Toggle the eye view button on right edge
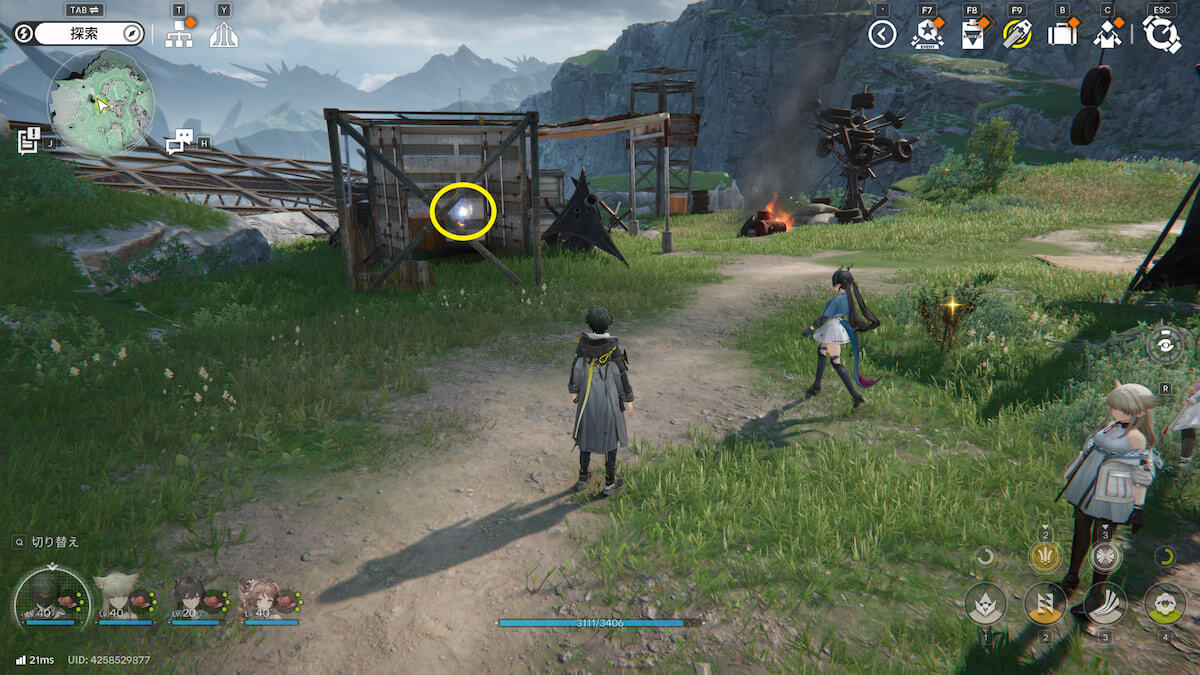Image resolution: width=1200 pixels, height=675 pixels. coord(1166,345)
